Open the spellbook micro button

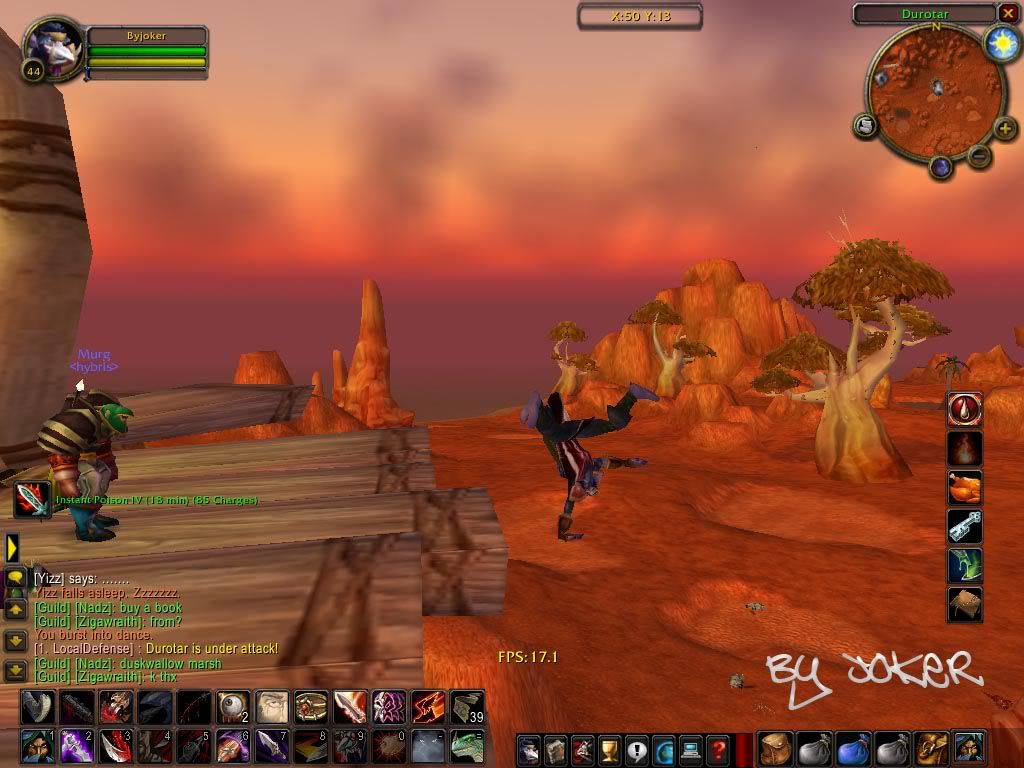point(555,749)
